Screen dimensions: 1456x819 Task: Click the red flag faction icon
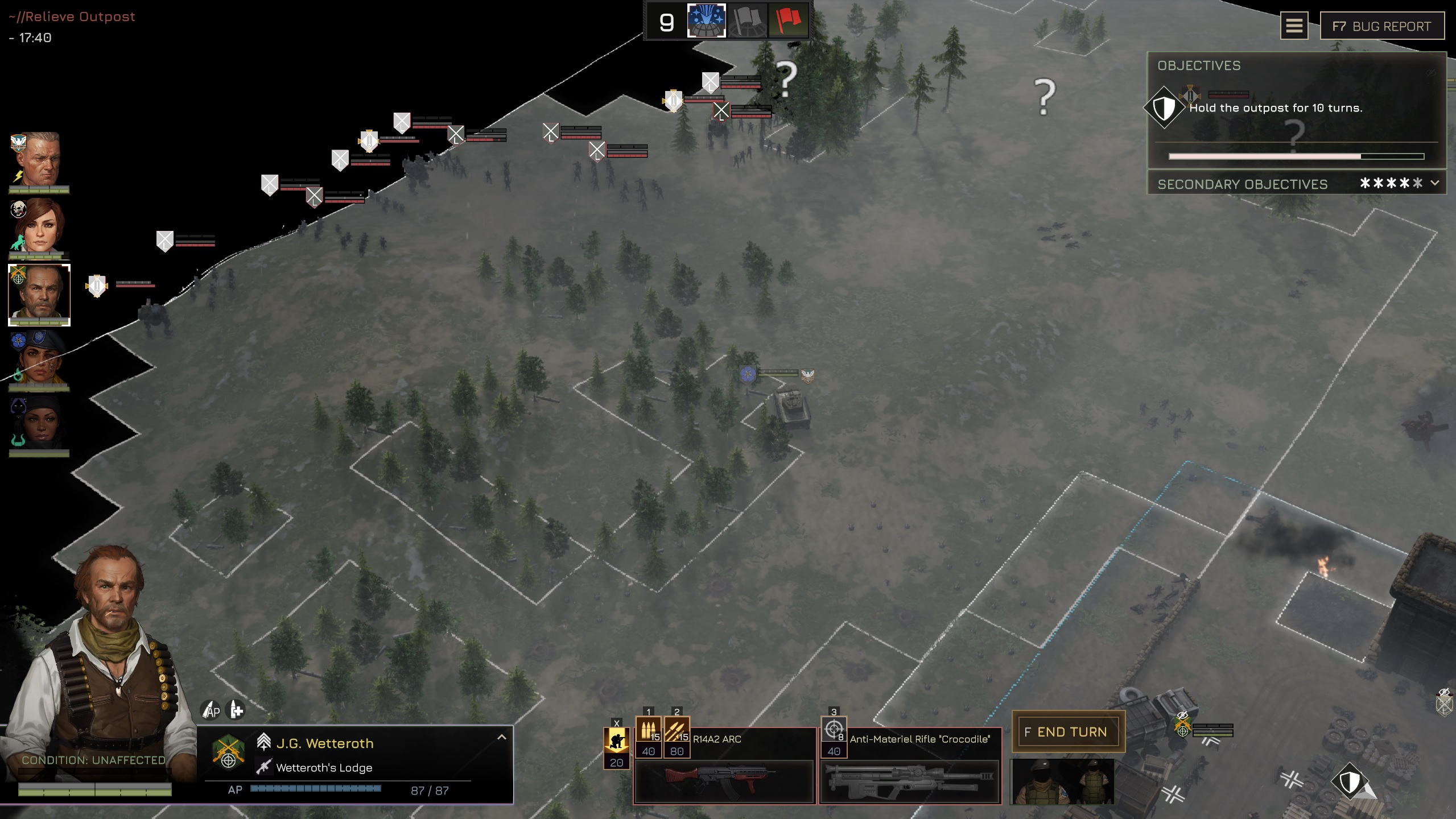pyautogui.click(x=788, y=21)
